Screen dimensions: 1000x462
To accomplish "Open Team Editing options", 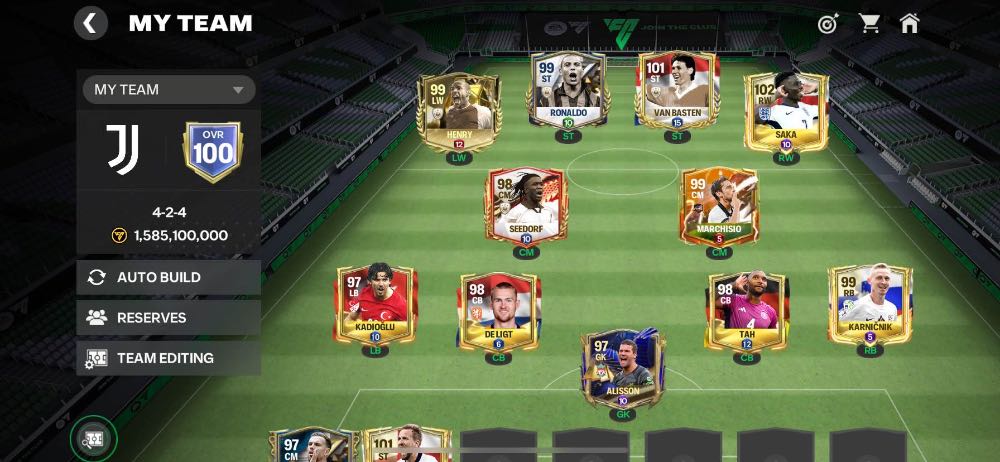I will (x=168, y=357).
